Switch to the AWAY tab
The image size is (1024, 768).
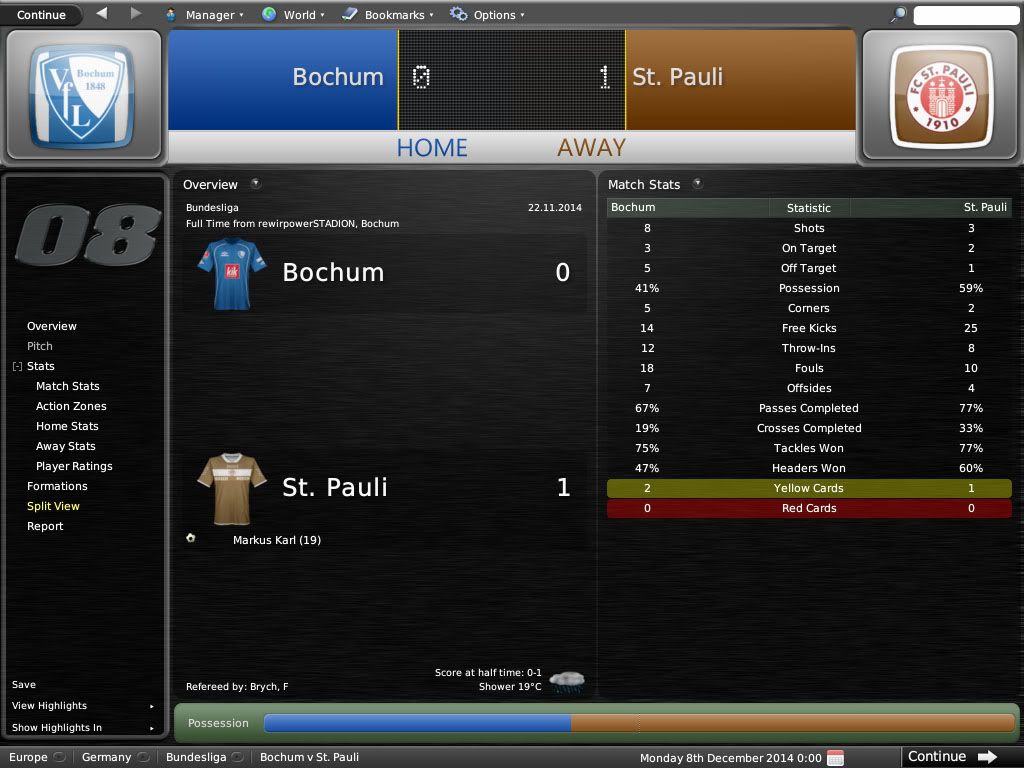(x=591, y=148)
